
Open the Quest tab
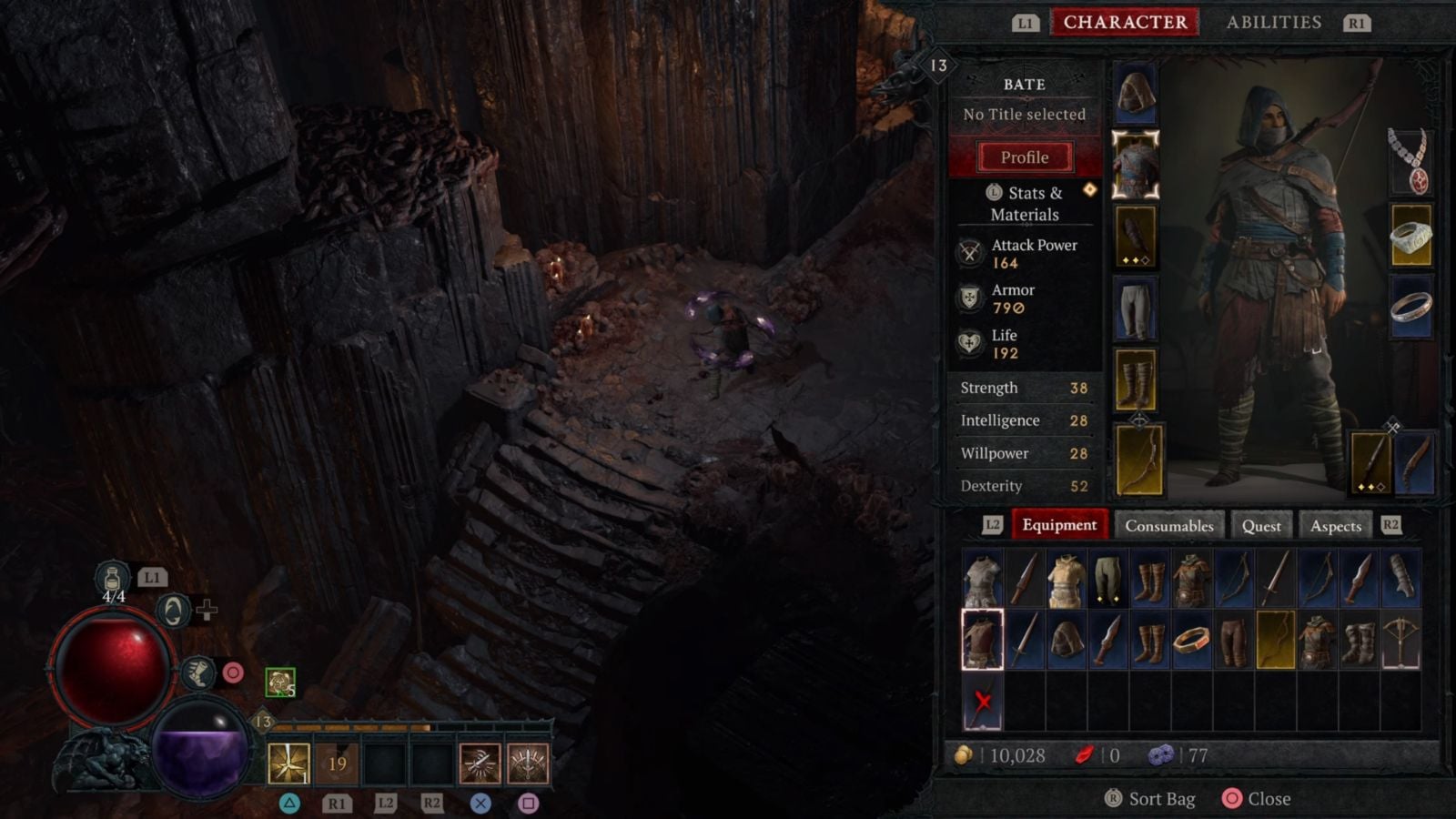point(1260,525)
